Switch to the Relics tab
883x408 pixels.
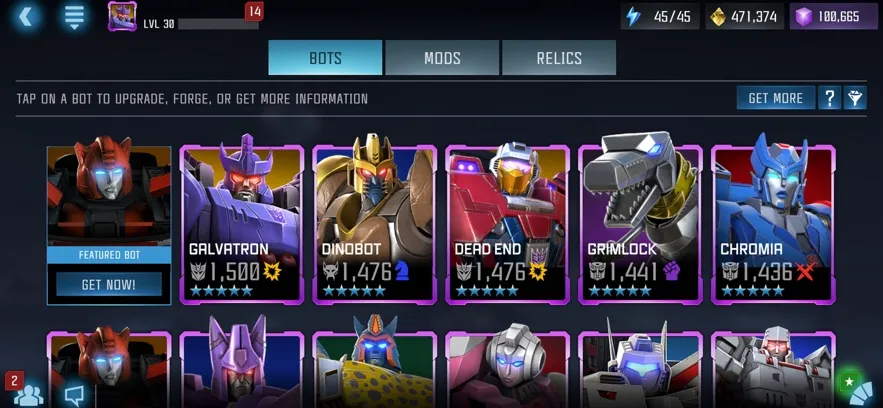pos(559,58)
